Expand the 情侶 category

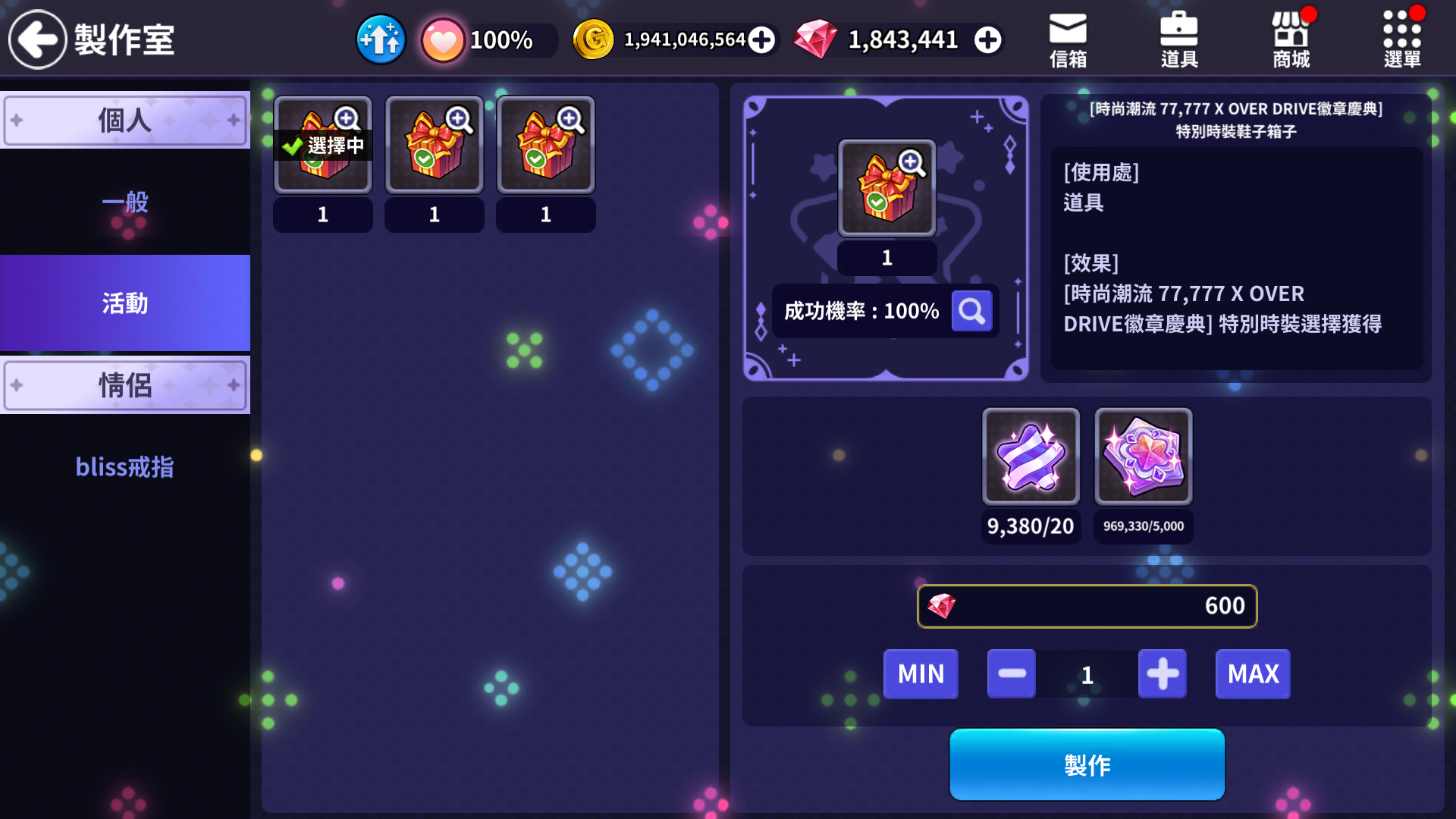(x=125, y=385)
